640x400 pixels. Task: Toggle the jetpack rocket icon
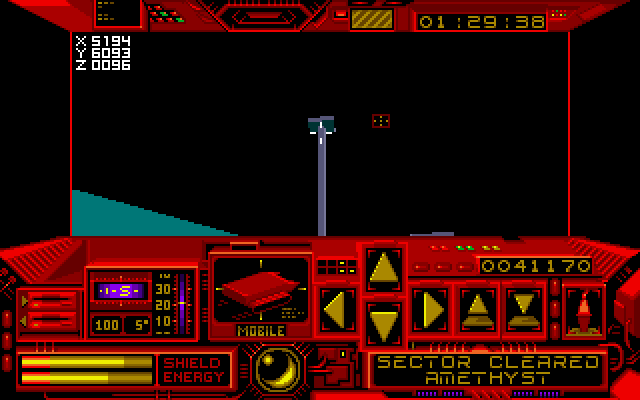[582, 310]
